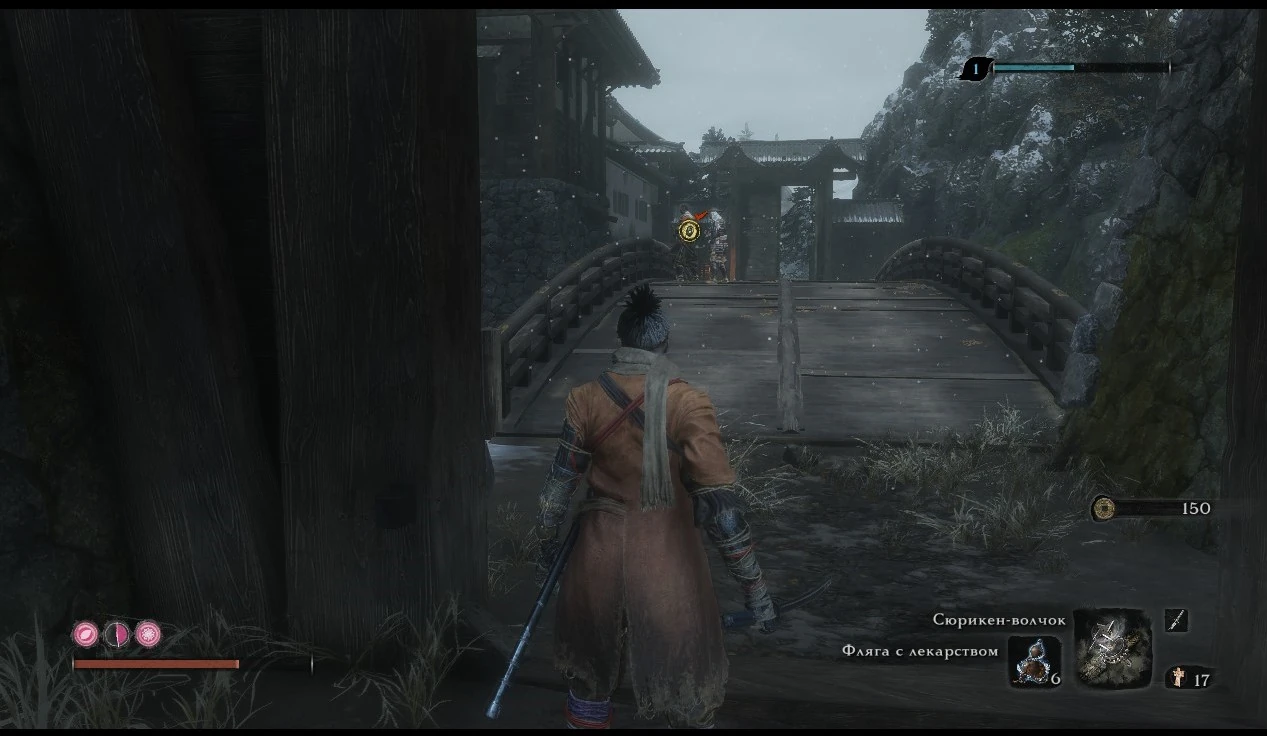Click the half-filled resurrection node
The width and height of the screenshot is (1267, 736).
click(x=118, y=633)
